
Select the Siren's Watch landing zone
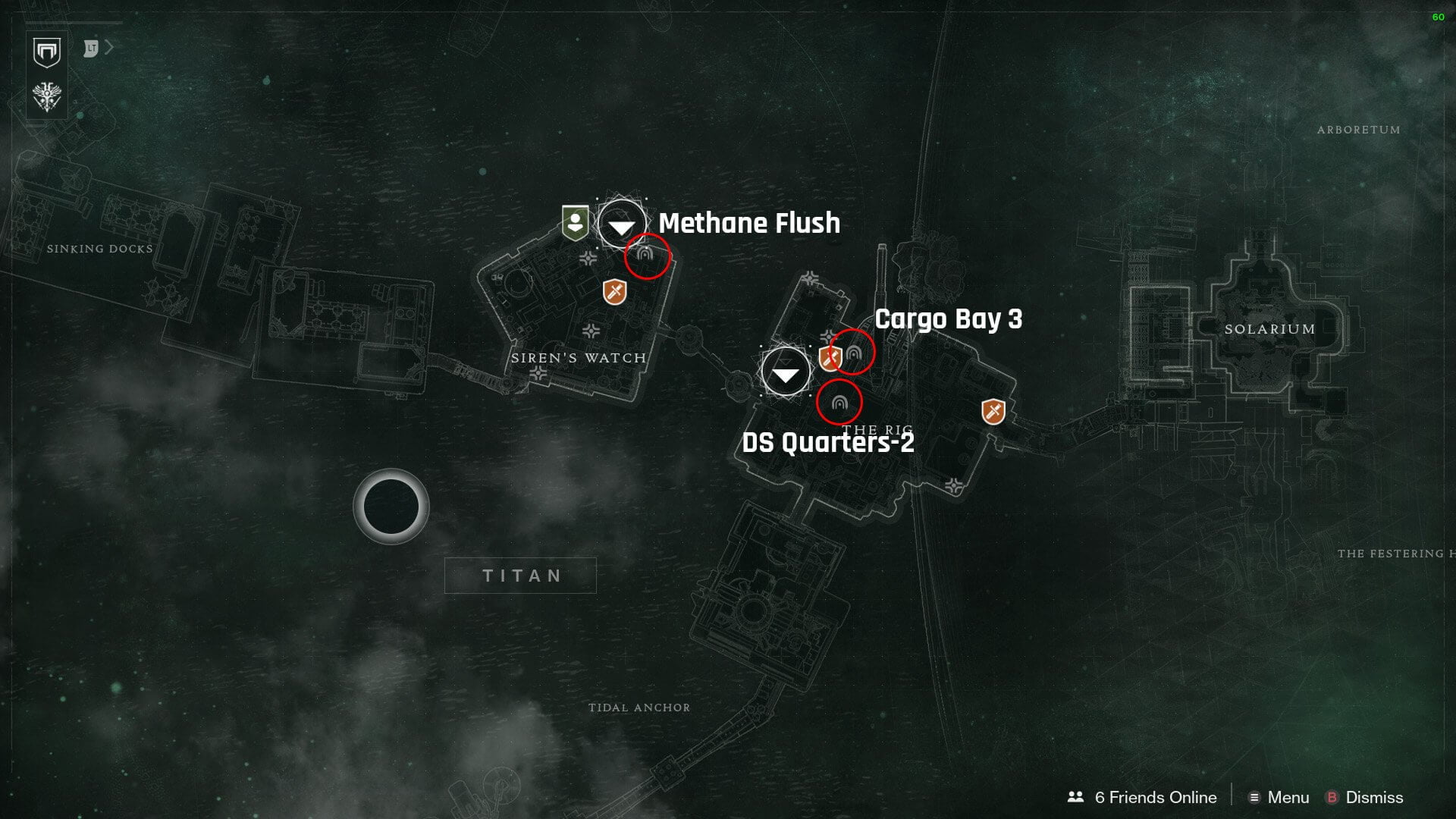click(622, 224)
